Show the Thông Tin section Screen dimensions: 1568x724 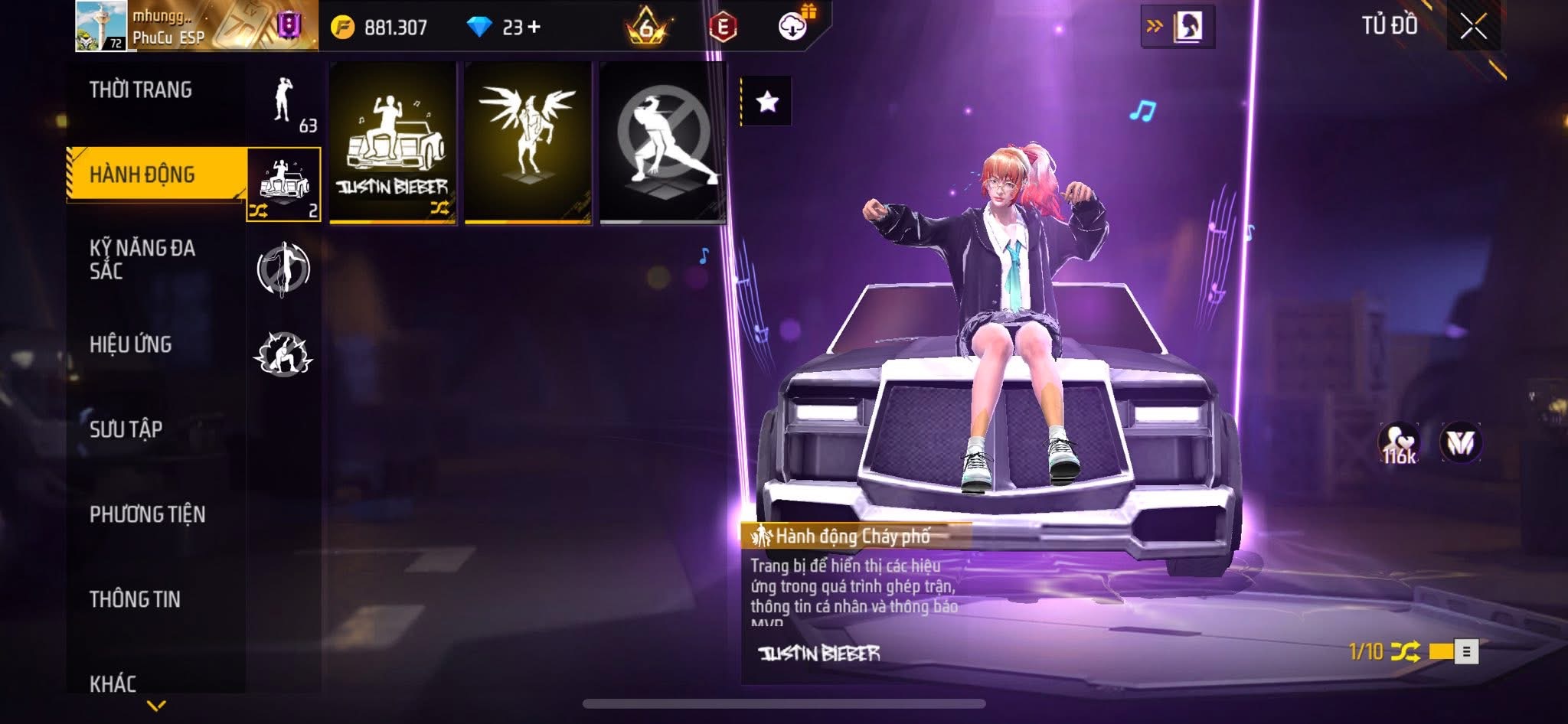136,599
